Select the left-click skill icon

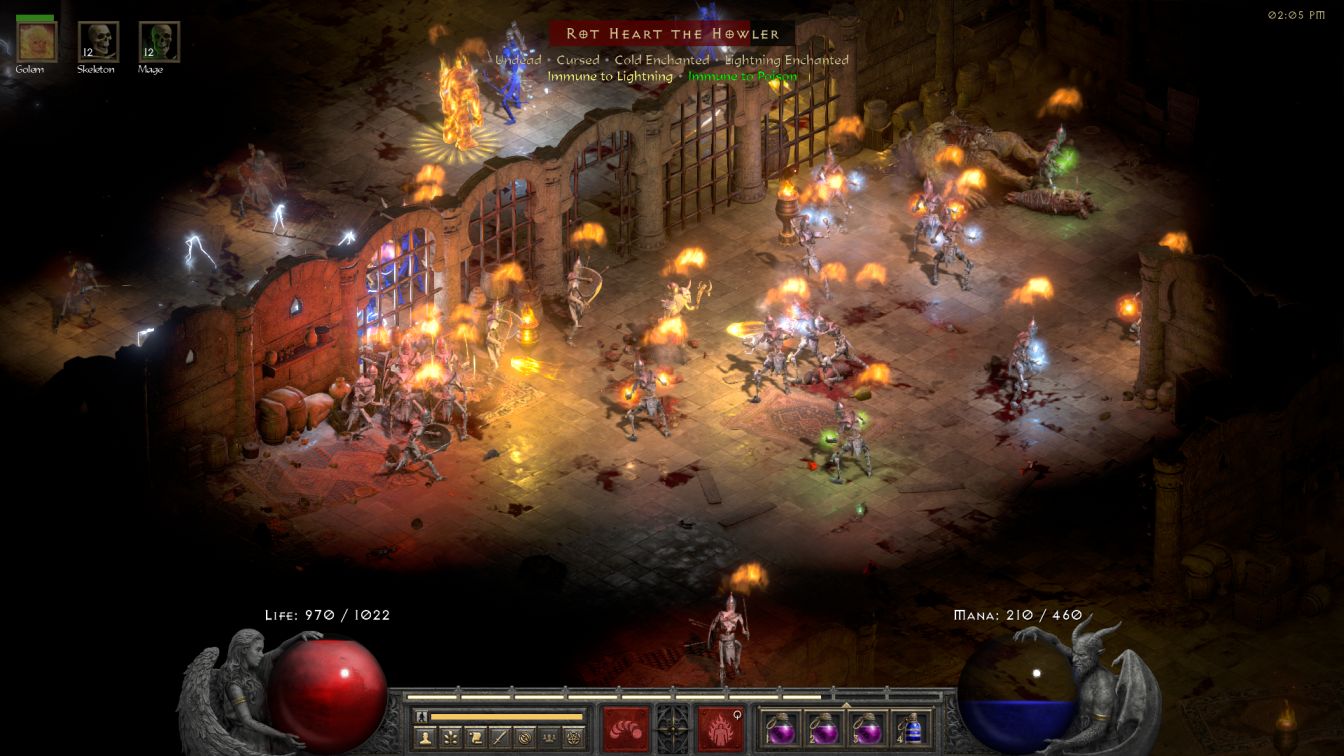(x=625, y=728)
